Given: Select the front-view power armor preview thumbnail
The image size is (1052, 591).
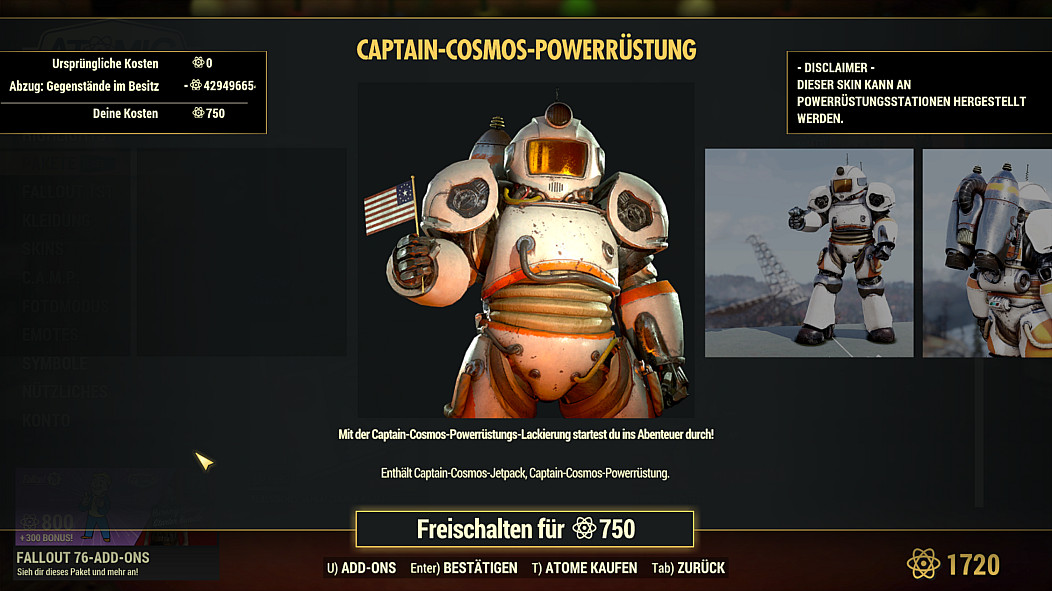Looking at the screenshot, I should pyautogui.click(x=809, y=253).
